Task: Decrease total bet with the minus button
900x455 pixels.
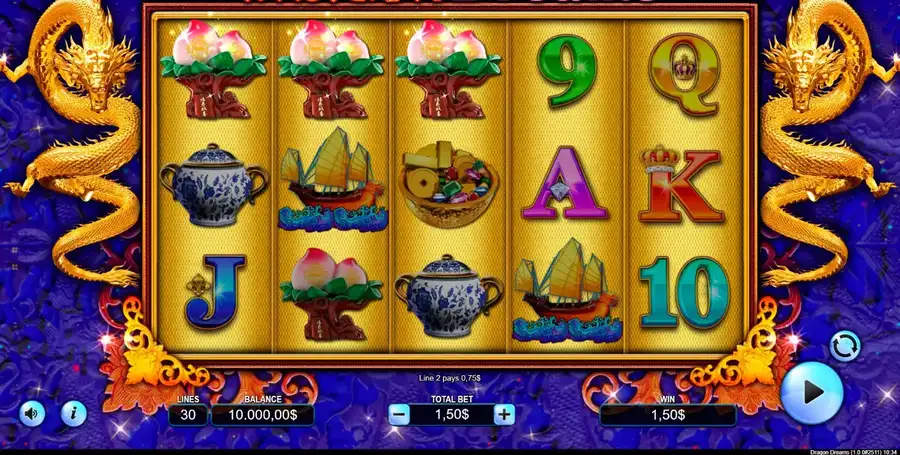Action: (399, 414)
